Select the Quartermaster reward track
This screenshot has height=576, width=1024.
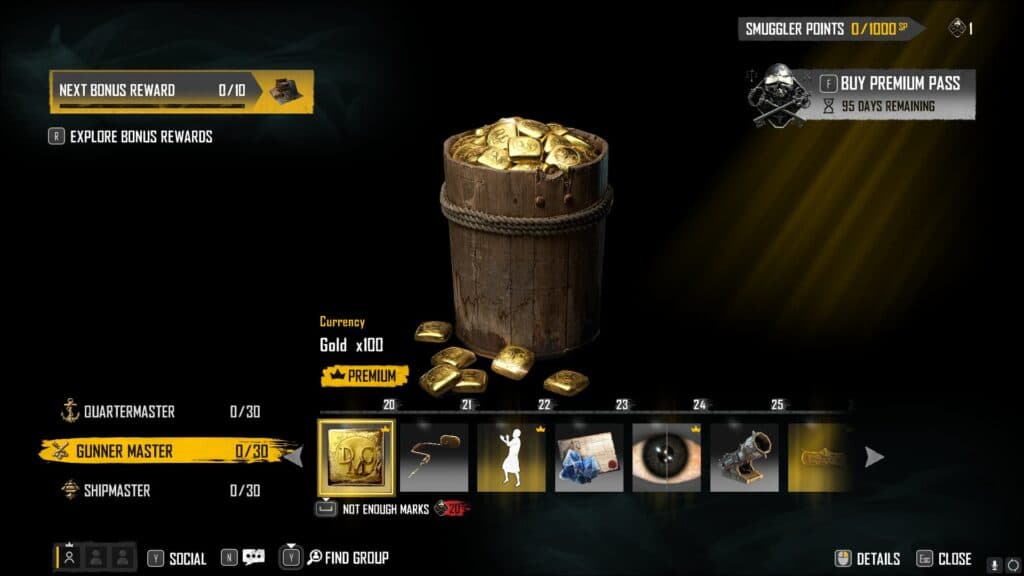click(x=130, y=411)
